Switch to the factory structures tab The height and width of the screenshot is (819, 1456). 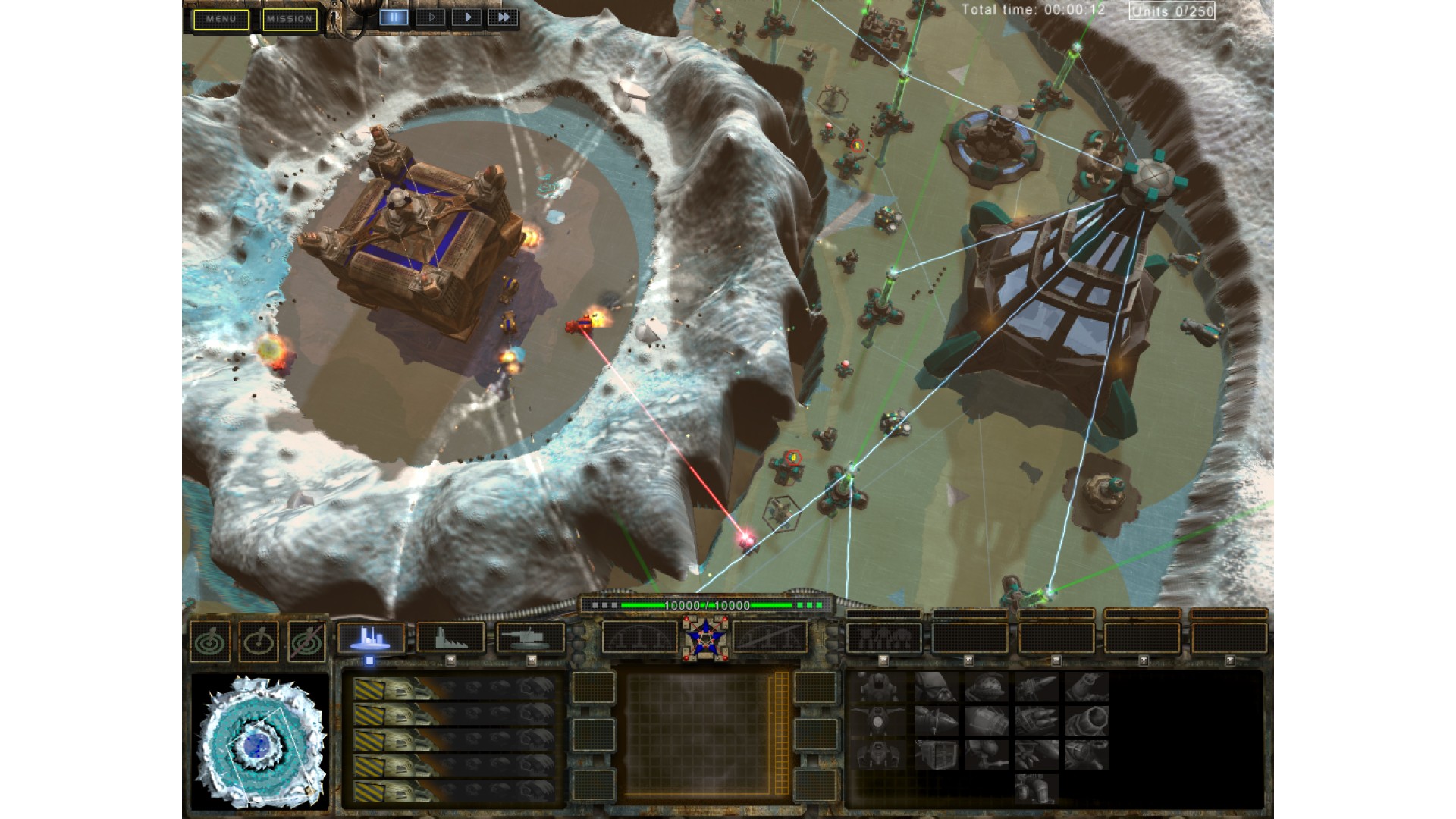pos(450,638)
